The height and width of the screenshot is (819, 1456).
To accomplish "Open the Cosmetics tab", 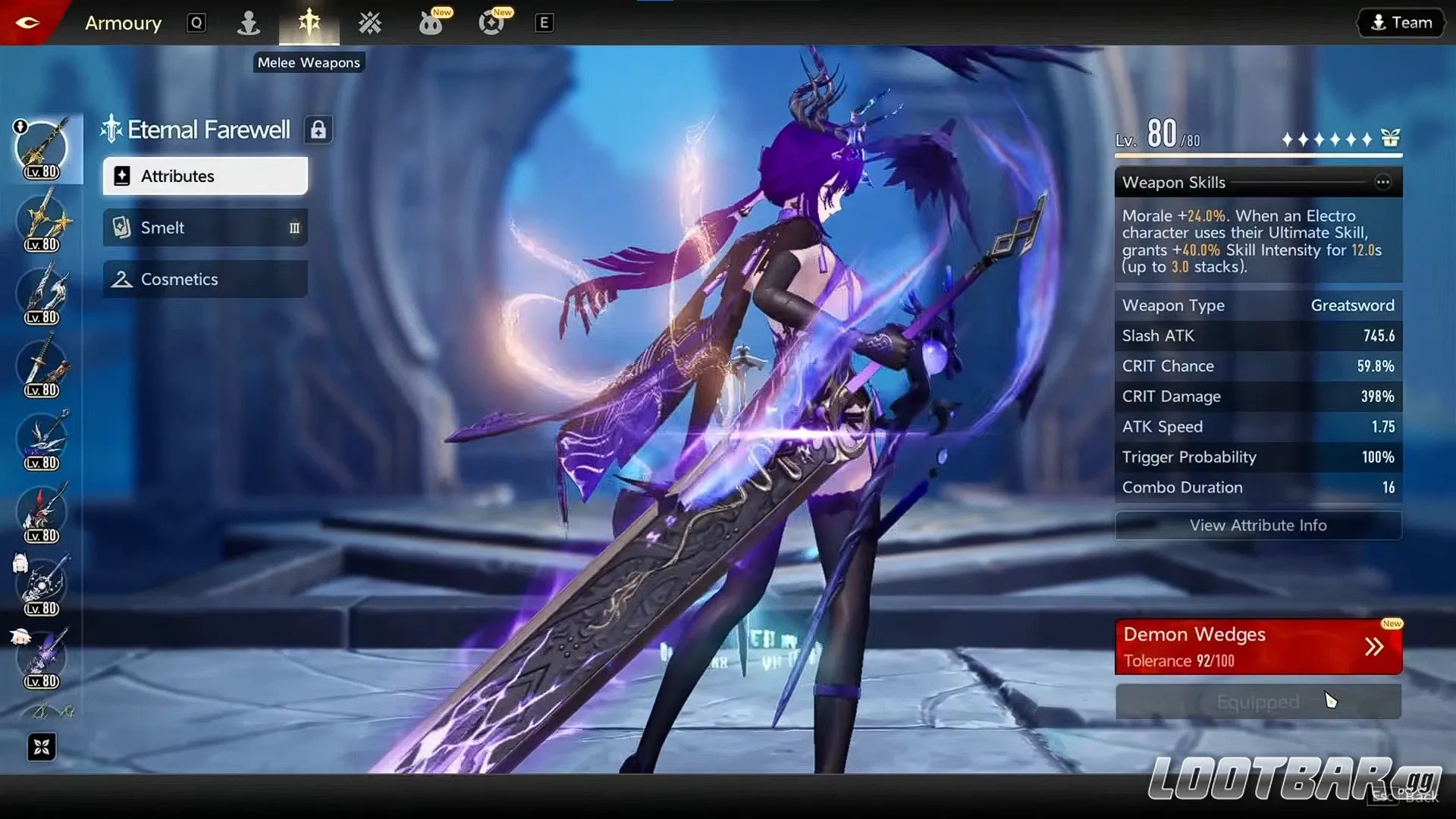I will (x=204, y=279).
